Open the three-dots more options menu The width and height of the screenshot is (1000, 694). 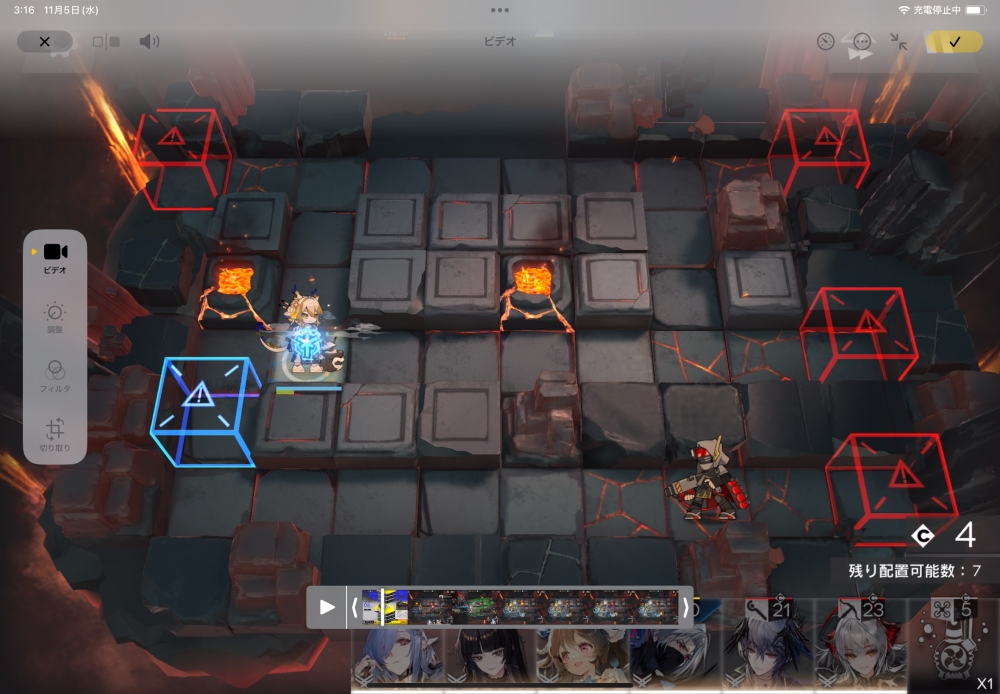point(862,42)
